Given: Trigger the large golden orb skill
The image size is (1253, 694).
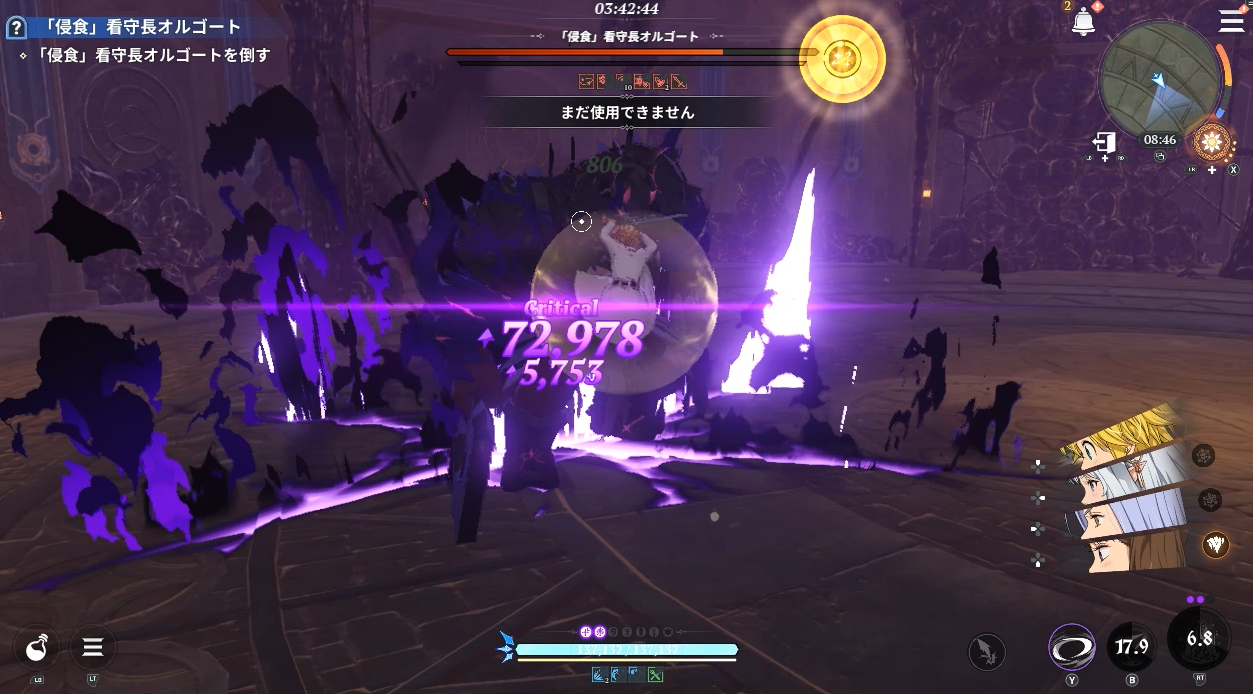Looking at the screenshot, I should [x=841, y=58].
